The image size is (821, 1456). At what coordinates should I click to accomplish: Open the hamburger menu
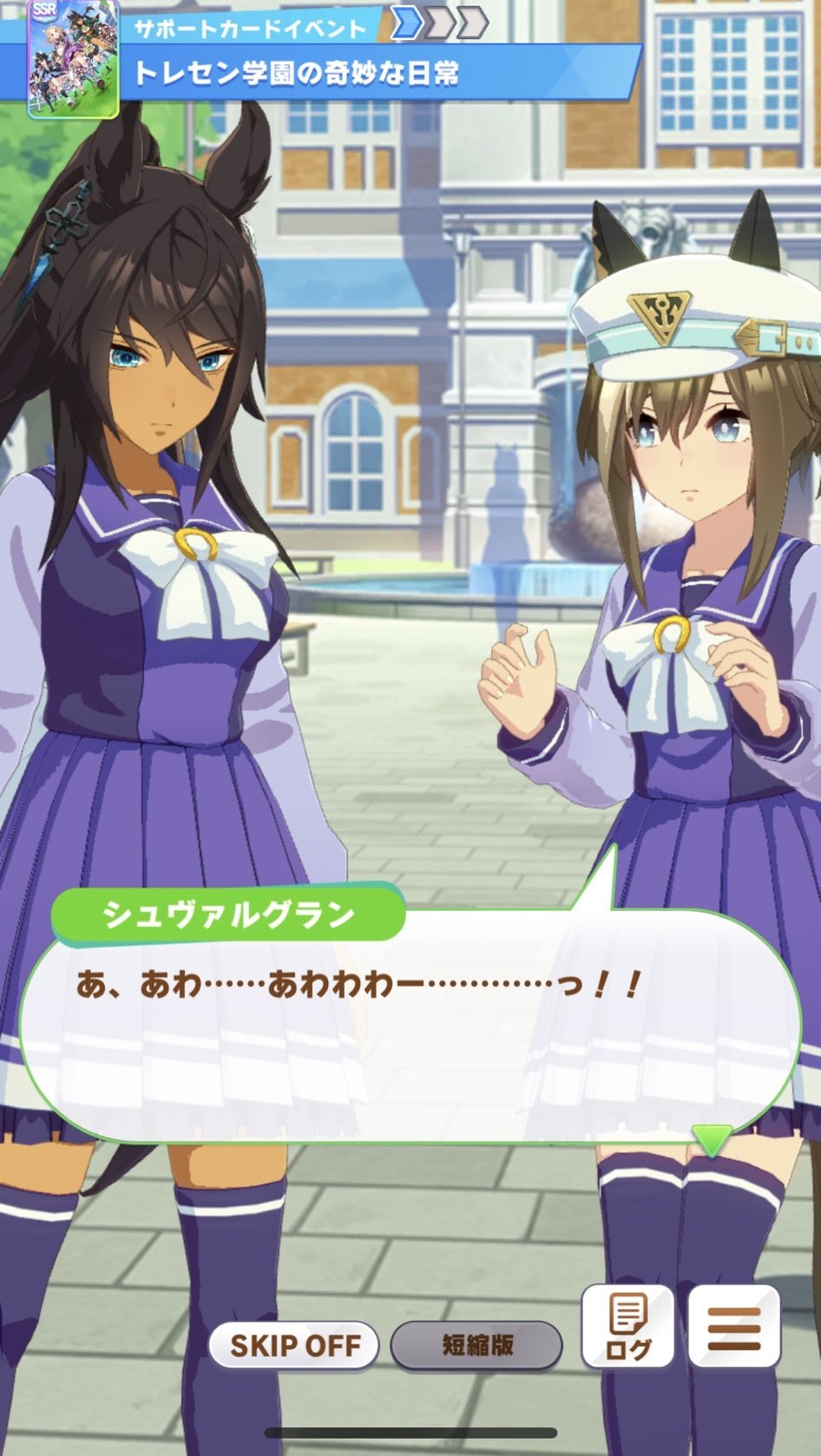pyautogui.click(x=734, y=1327)
